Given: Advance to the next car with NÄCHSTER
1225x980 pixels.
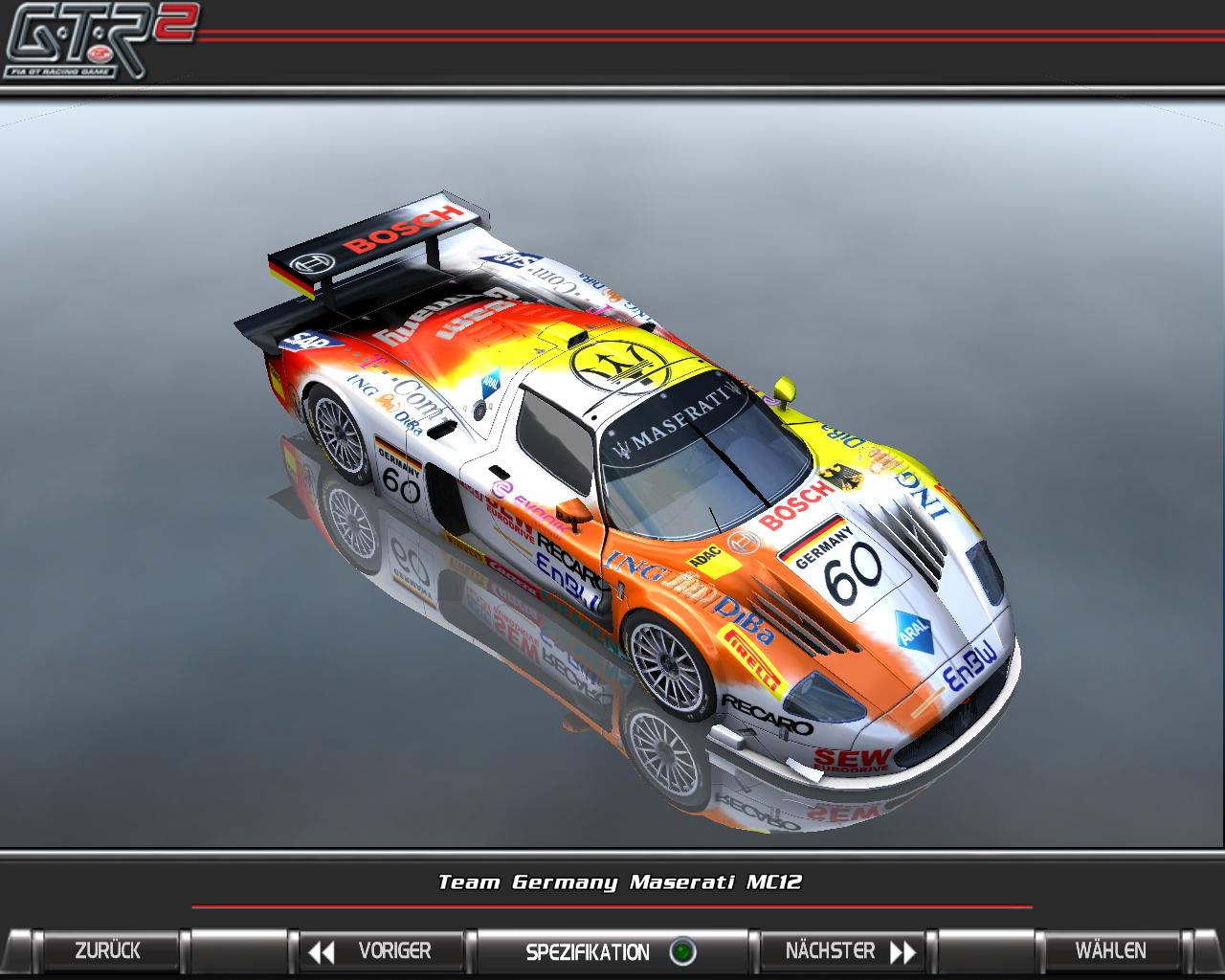Looking at the screenshot, I should (848, 951).
